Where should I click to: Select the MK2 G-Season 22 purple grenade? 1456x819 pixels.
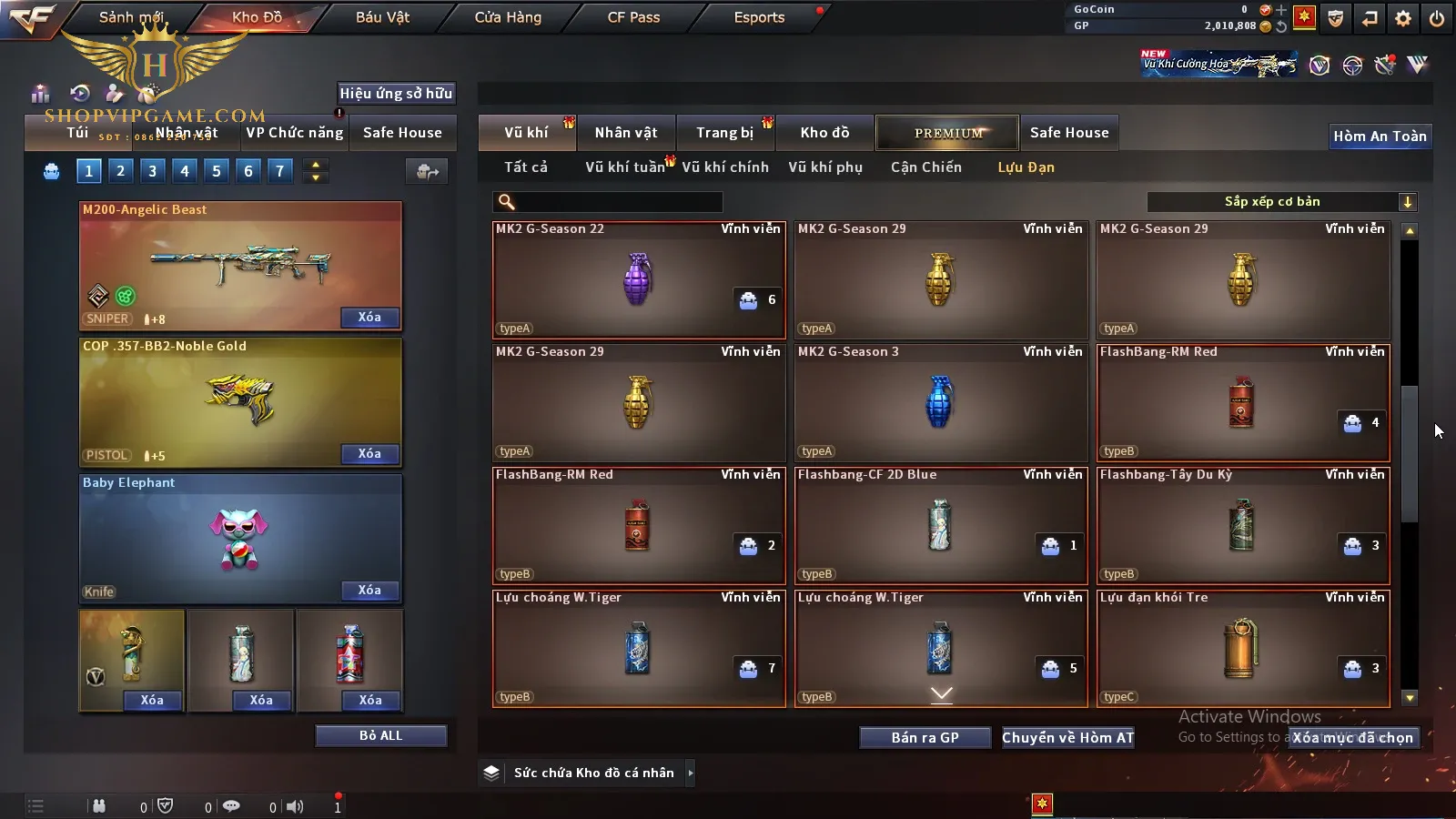[x=638, y=279]
